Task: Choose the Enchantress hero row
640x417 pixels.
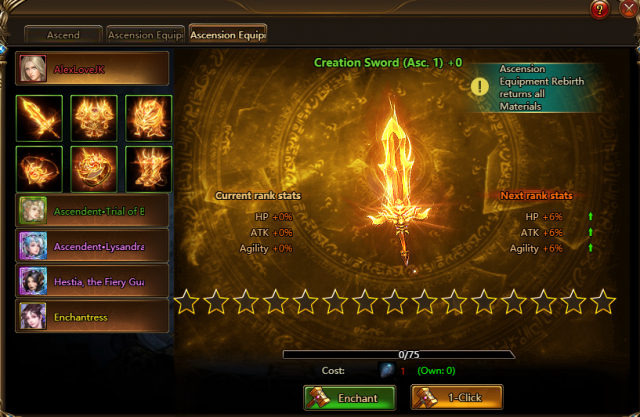Action: [x=92, y=317]
